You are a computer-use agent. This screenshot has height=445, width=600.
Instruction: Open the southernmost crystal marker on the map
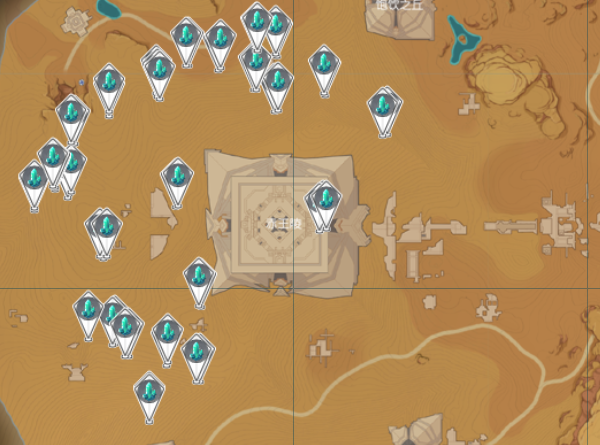150,390
